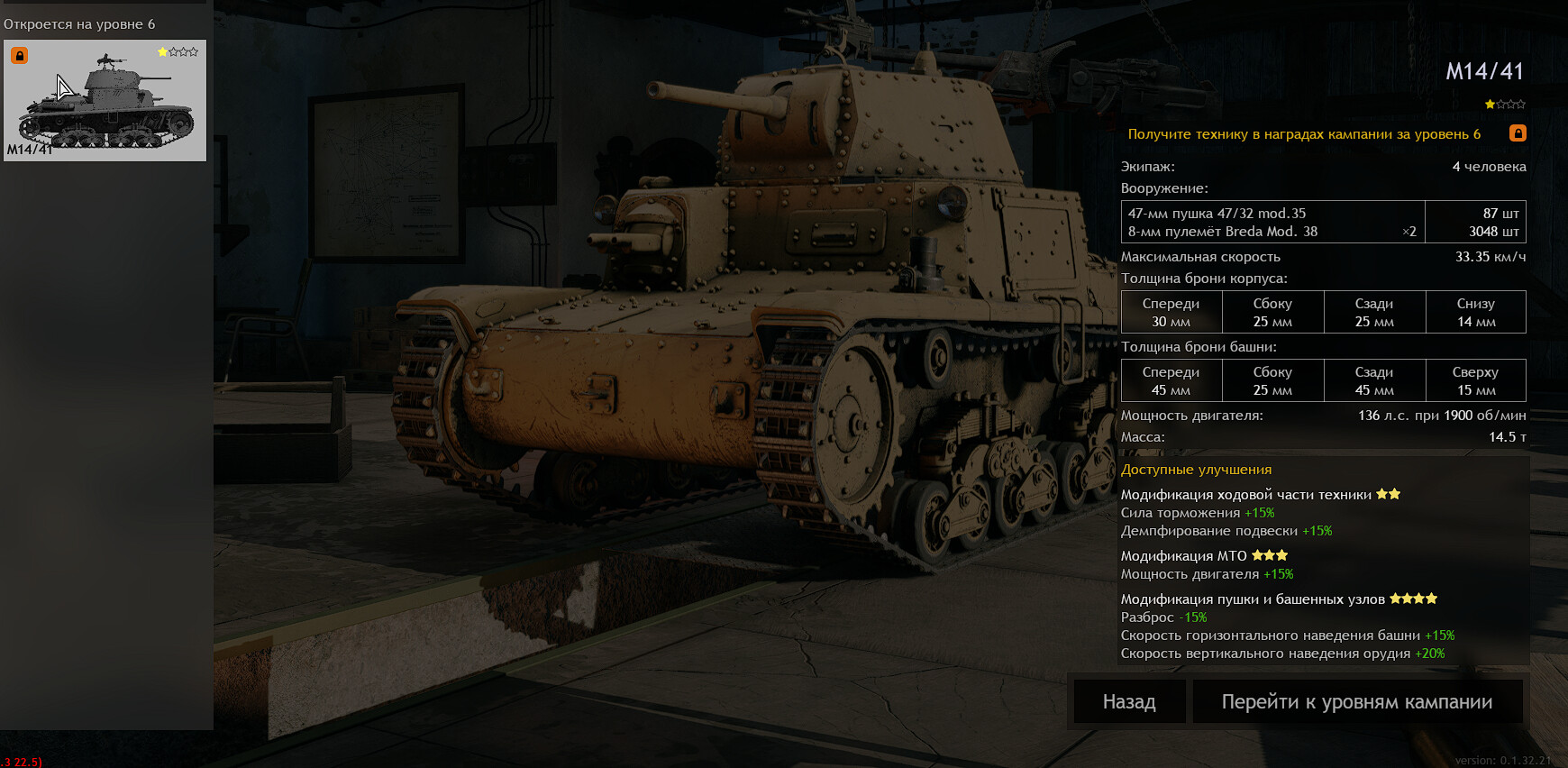Go back with the Назад button

click(x=1129, y=701)
